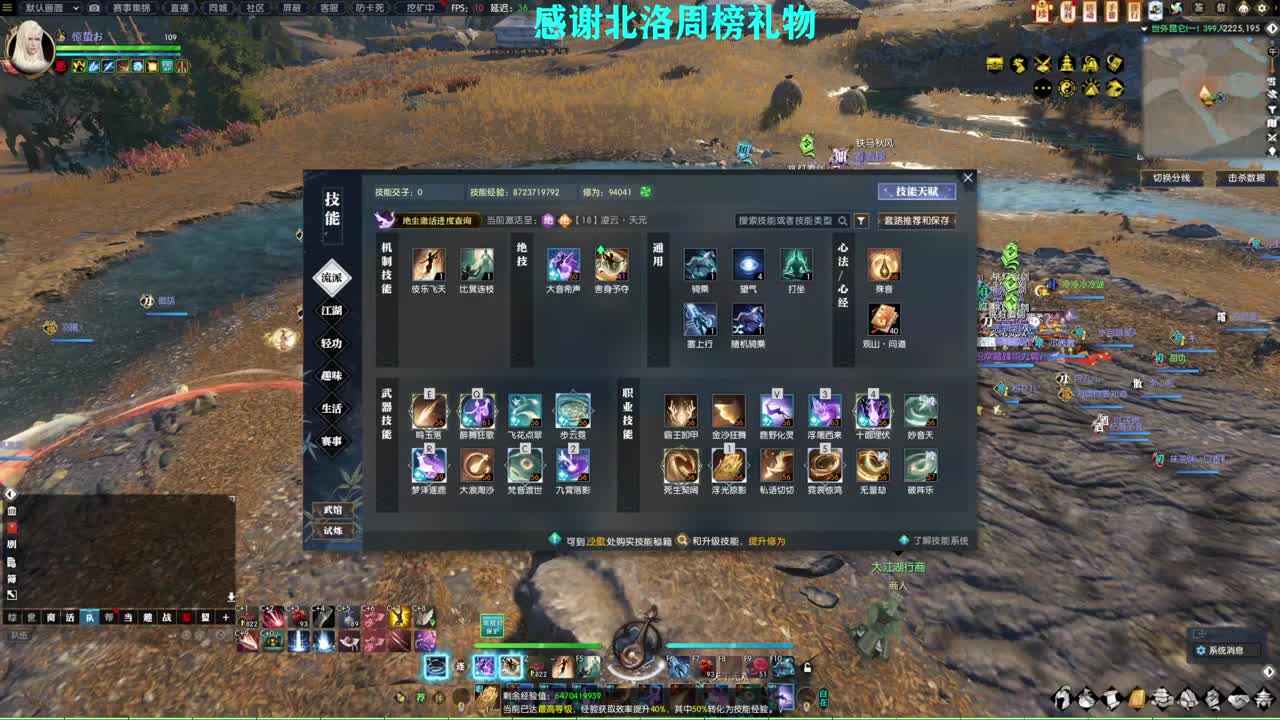The width and height of the screenshot is (1280, 720).
Task: Select the 大音希声 绝技 skill icon
Action: coord(565,265)
